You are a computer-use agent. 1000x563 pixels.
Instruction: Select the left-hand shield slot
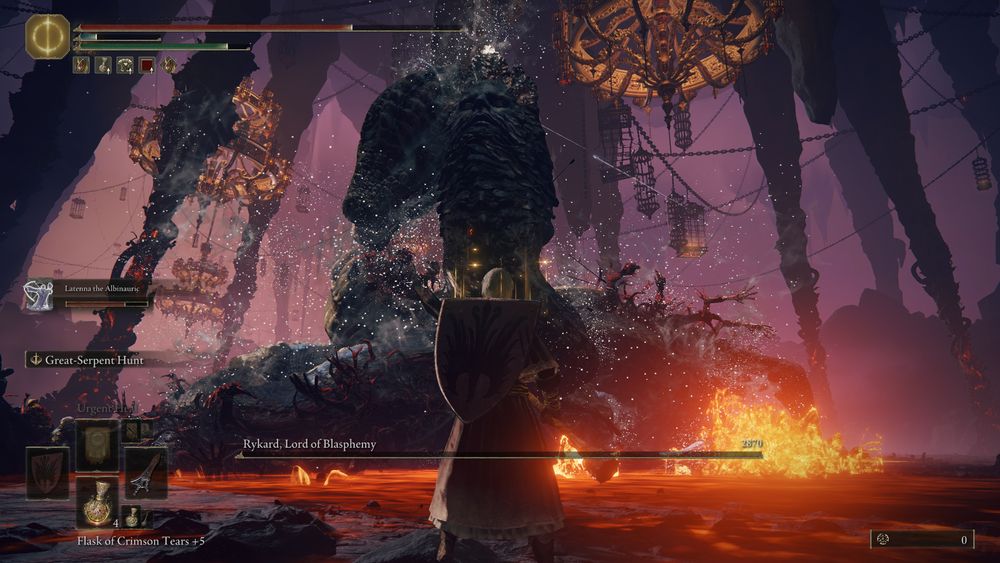coord(47,472)
